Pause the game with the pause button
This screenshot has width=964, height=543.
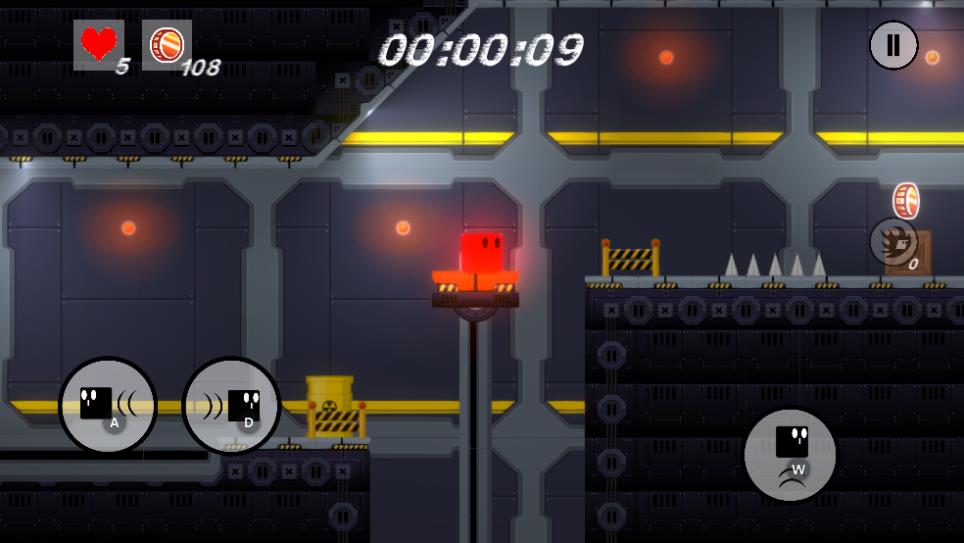[x=893, y=46]
